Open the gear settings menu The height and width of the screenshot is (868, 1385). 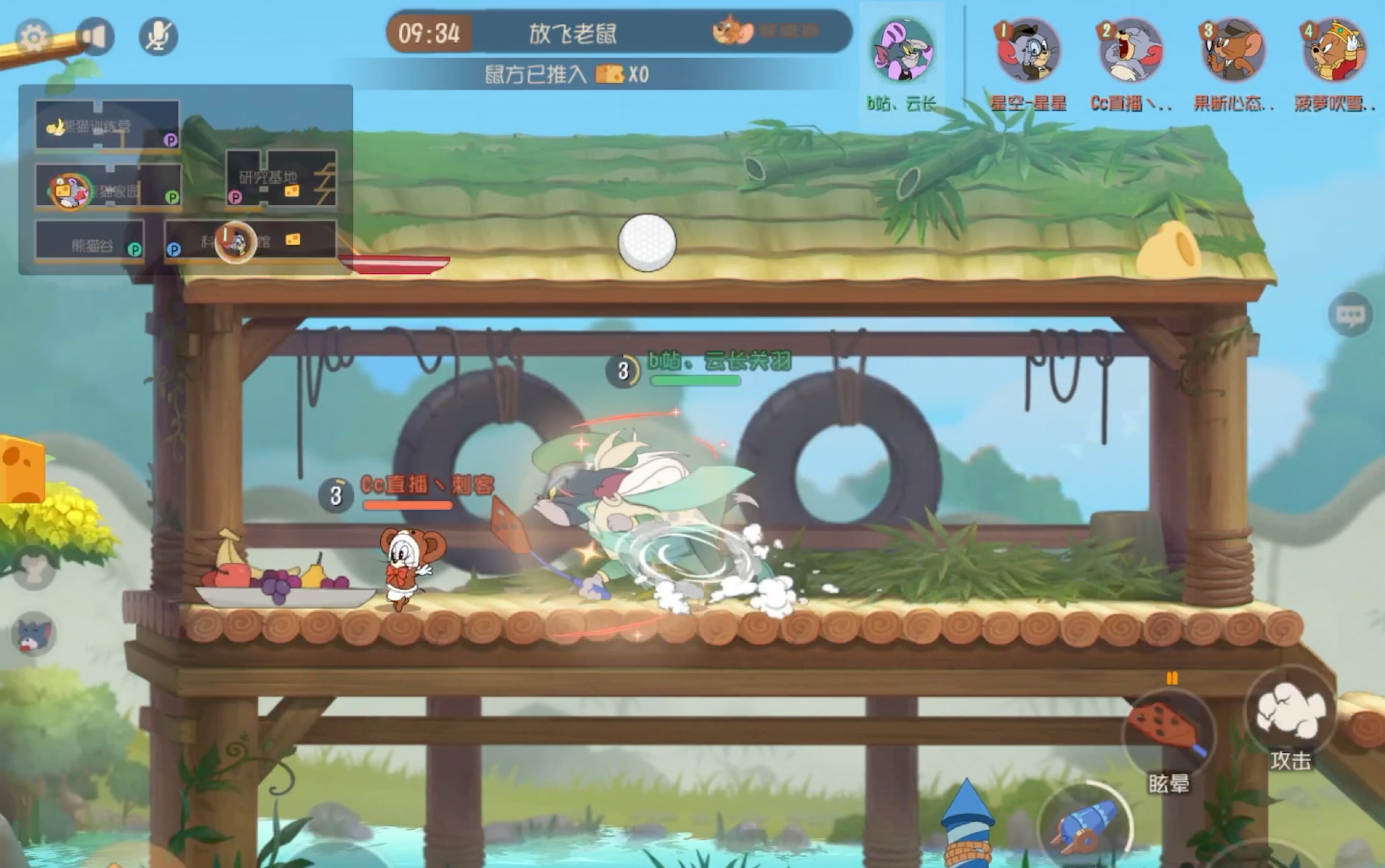(x=34, y=37)
